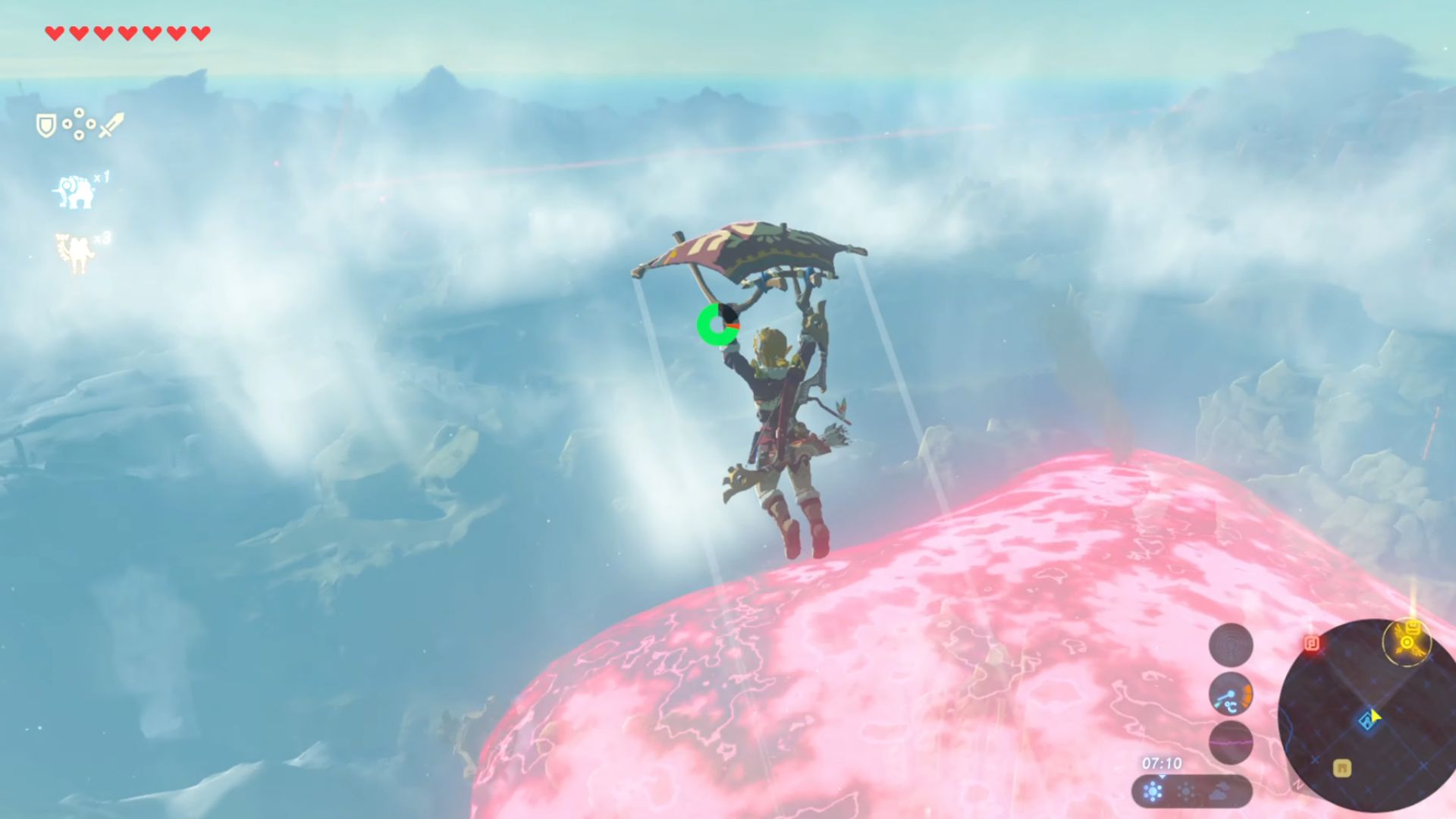Viewport: 1456px width, 819px height.
Task: Click the red warp point icon near minimap
Action: [x=1312, y=642]
